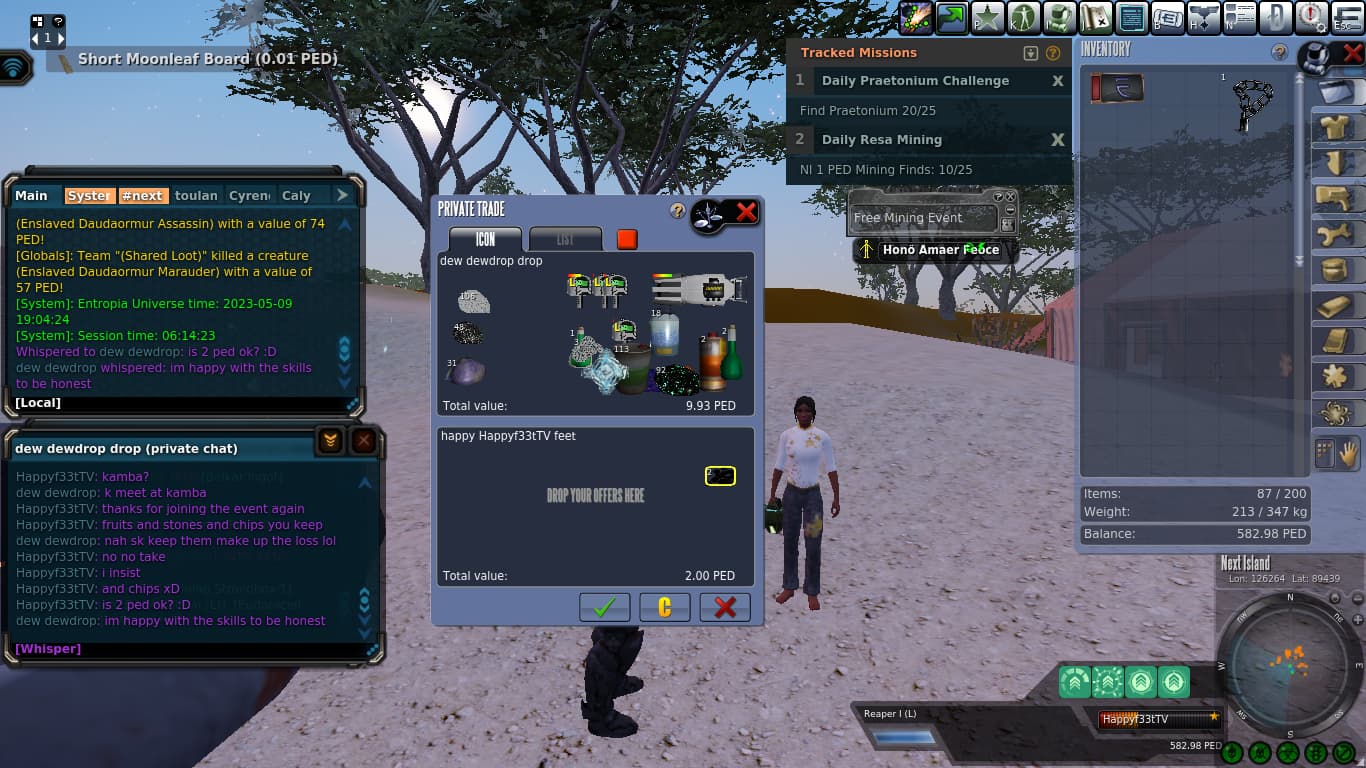Remove Daily Praetonium Challenge from tracked missions
The width and height of the screenshot is (1366, 768).
pos(1057,81)
